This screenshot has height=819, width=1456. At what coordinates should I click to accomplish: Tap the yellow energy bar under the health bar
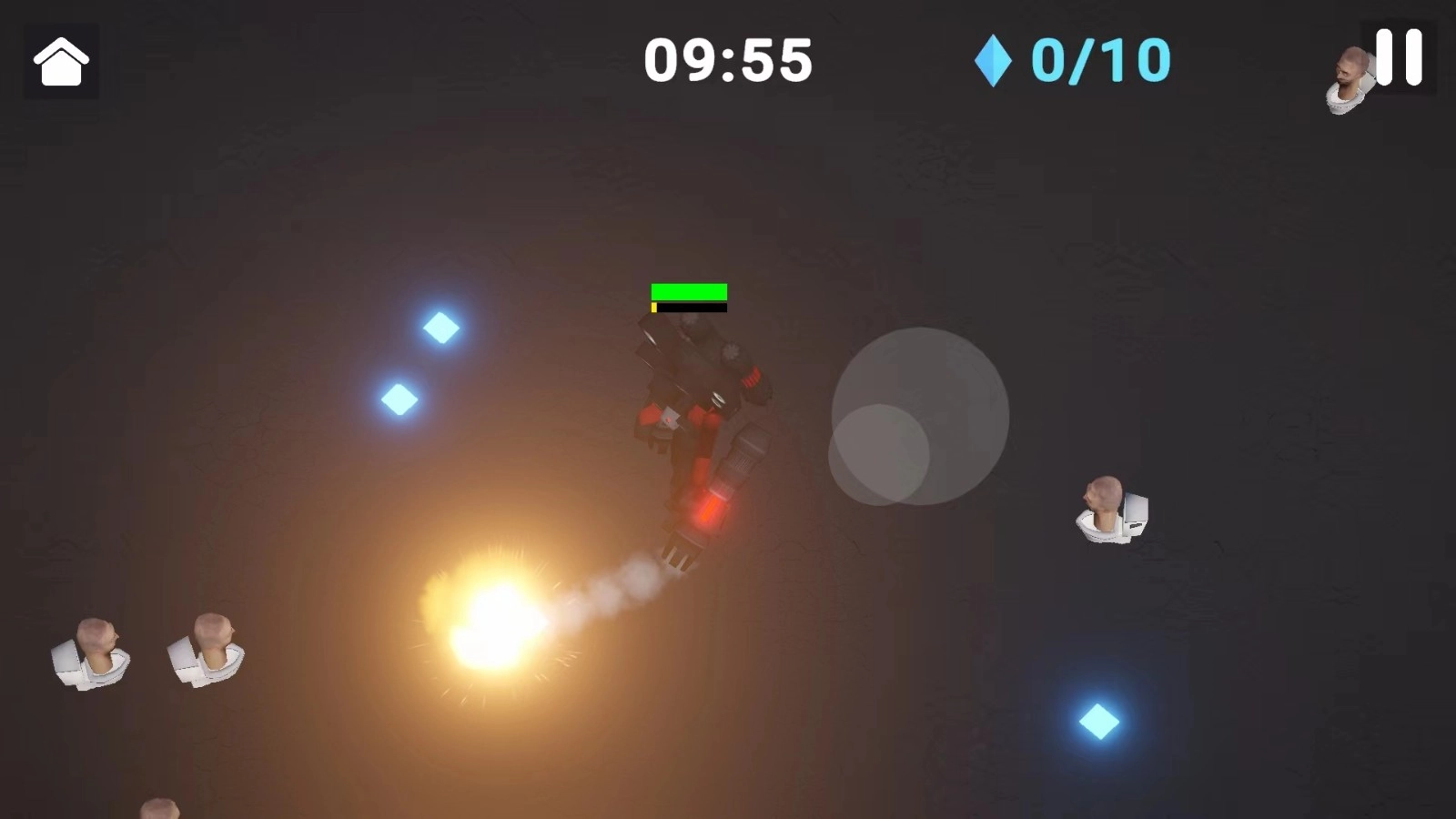click(x=655, y=309)
